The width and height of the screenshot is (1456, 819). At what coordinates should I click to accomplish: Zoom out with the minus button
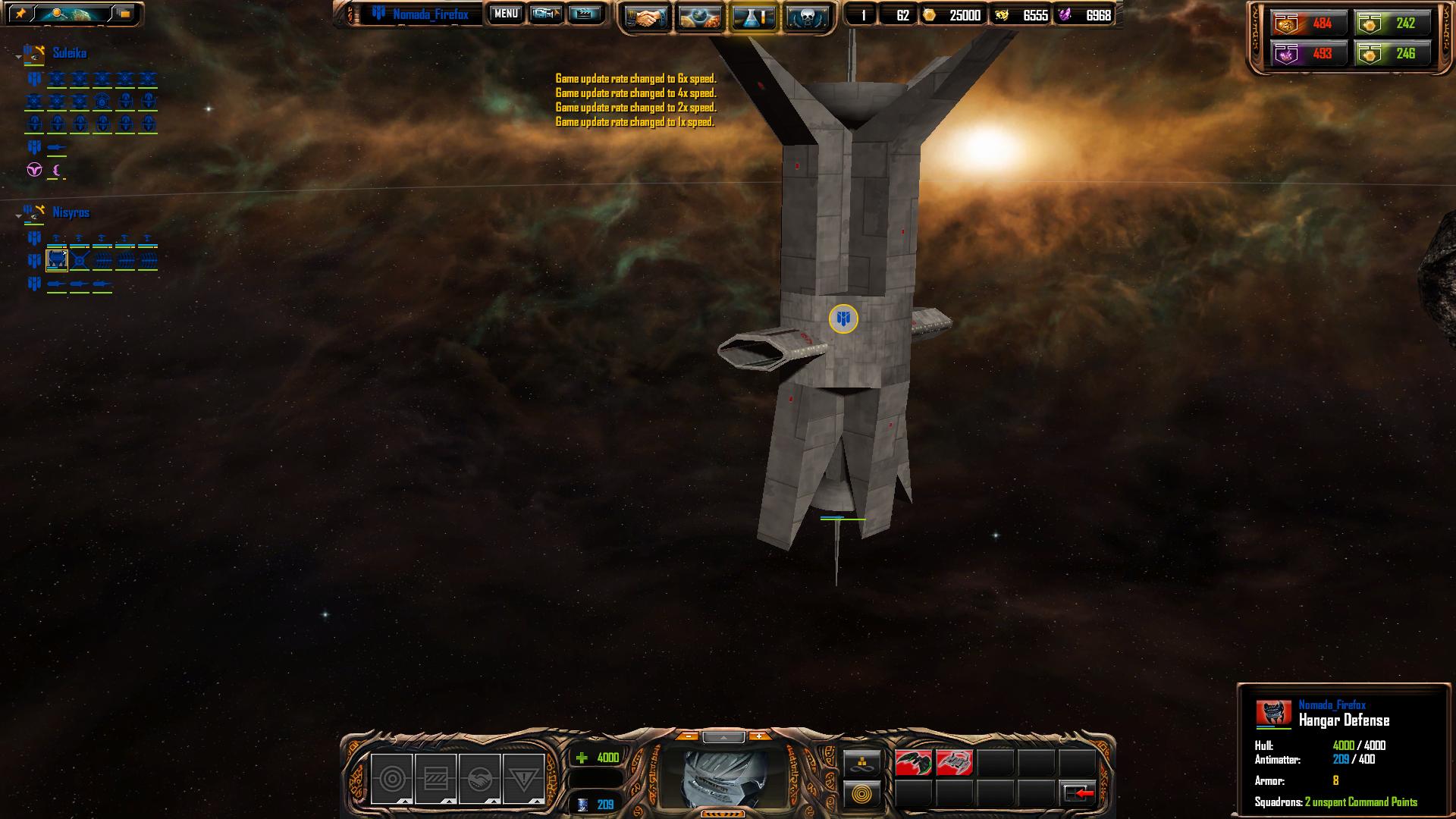[x=687, y=736]
